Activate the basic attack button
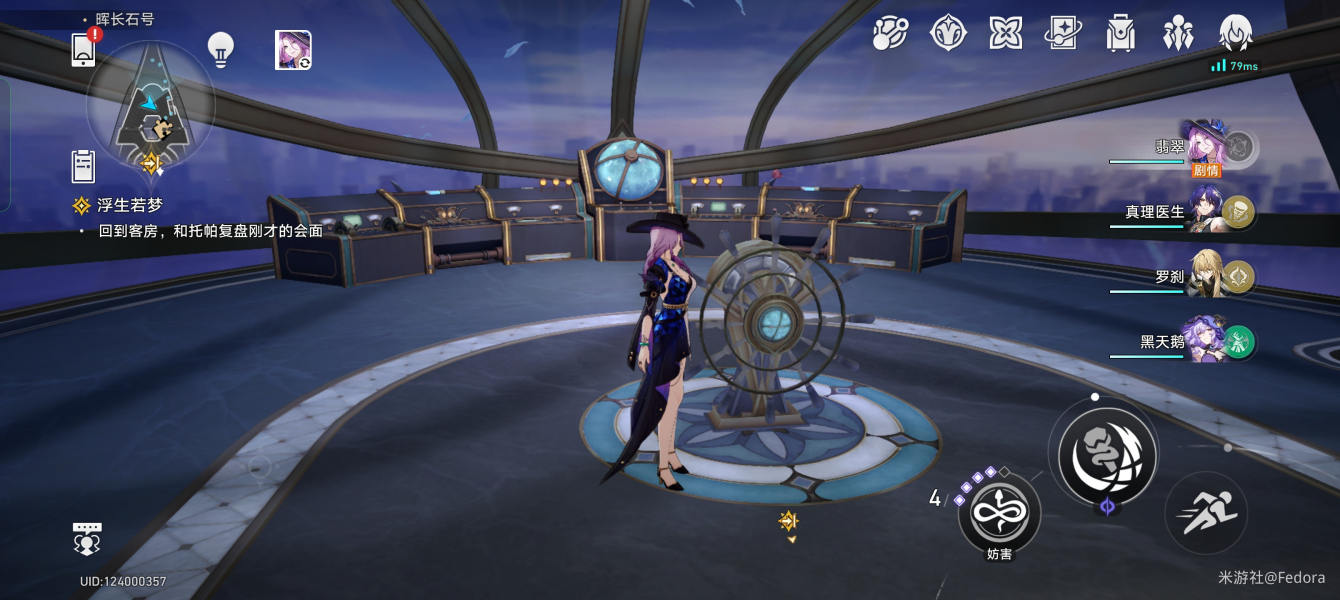Image resolution: width=1340 pixels, height=600 pixels. [1107, 455]
